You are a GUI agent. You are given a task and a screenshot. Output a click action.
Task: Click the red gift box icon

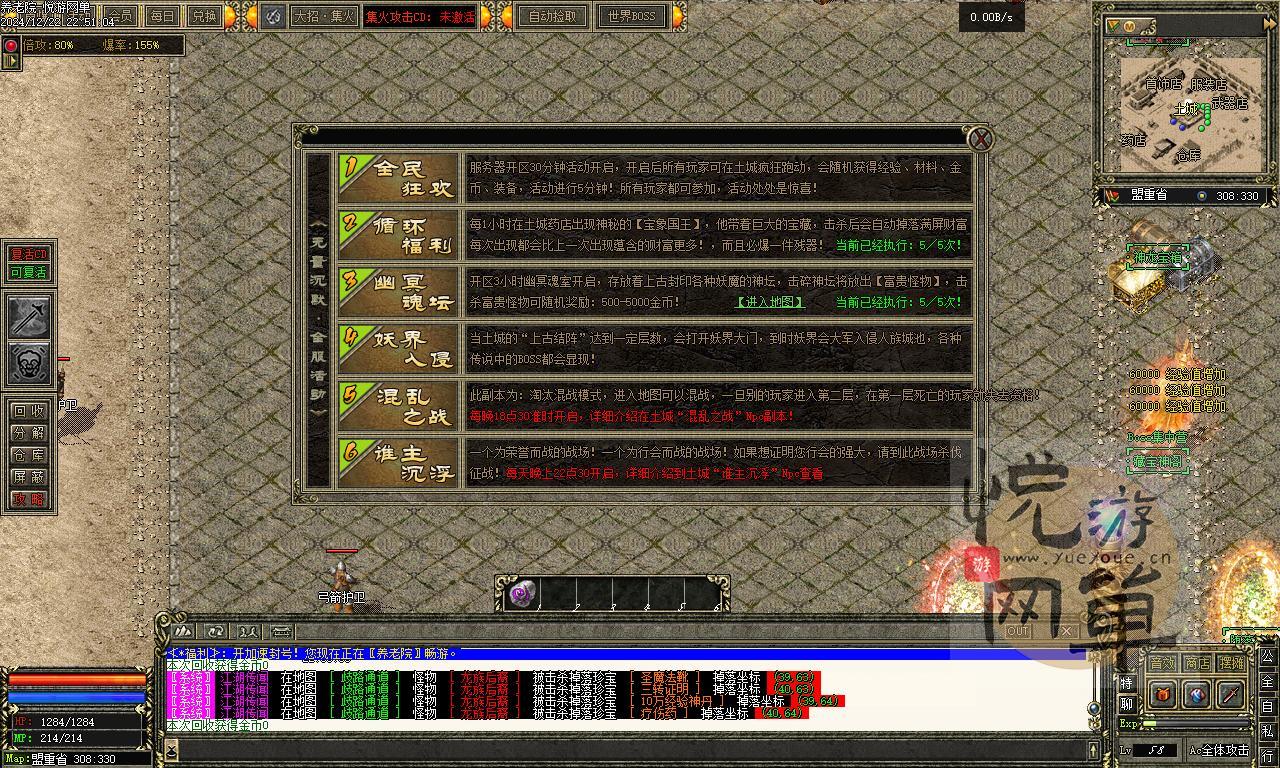(x=1163, y=694)
